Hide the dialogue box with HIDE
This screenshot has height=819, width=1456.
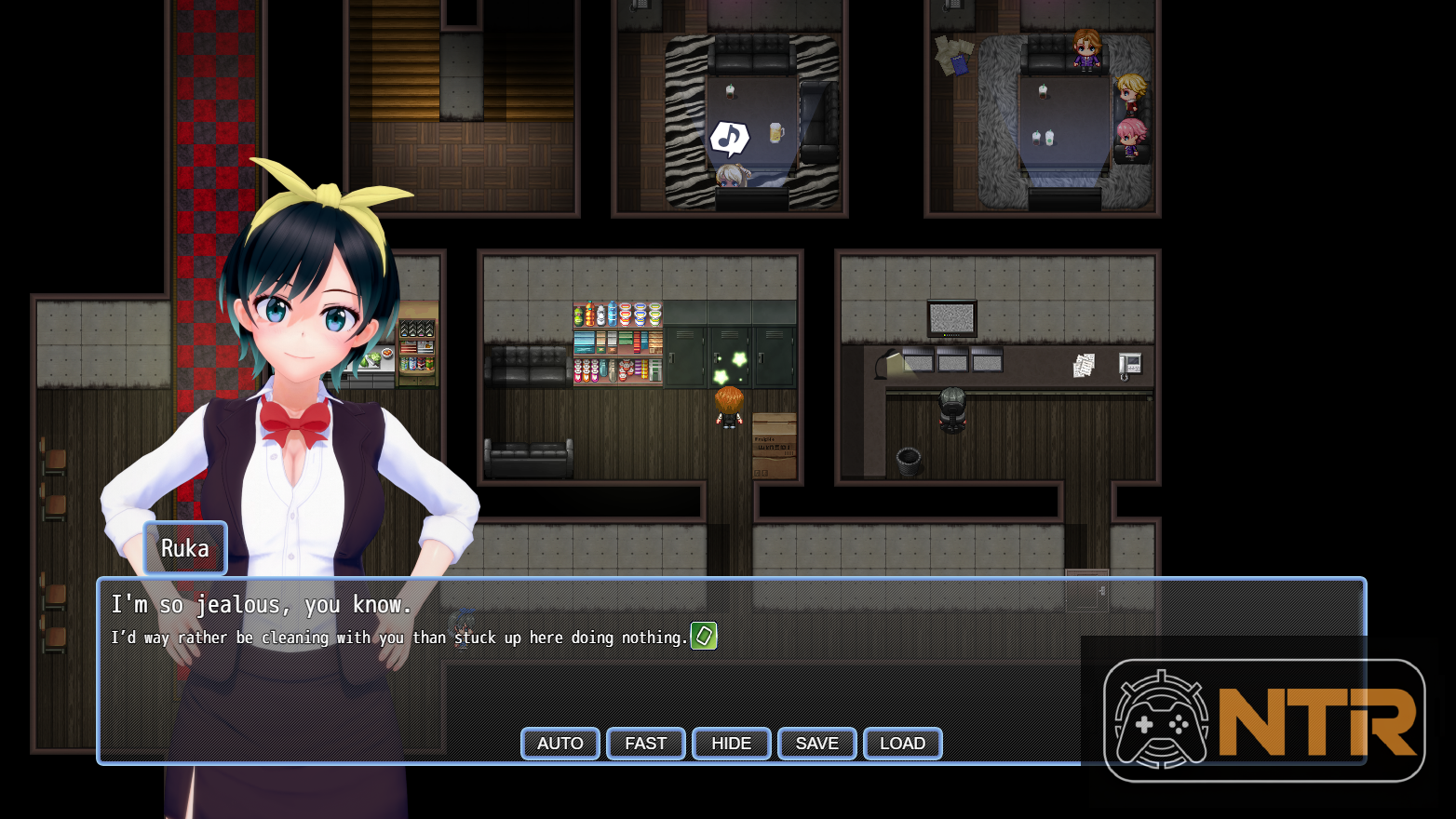pyautogui.click(x=731, y=744)
